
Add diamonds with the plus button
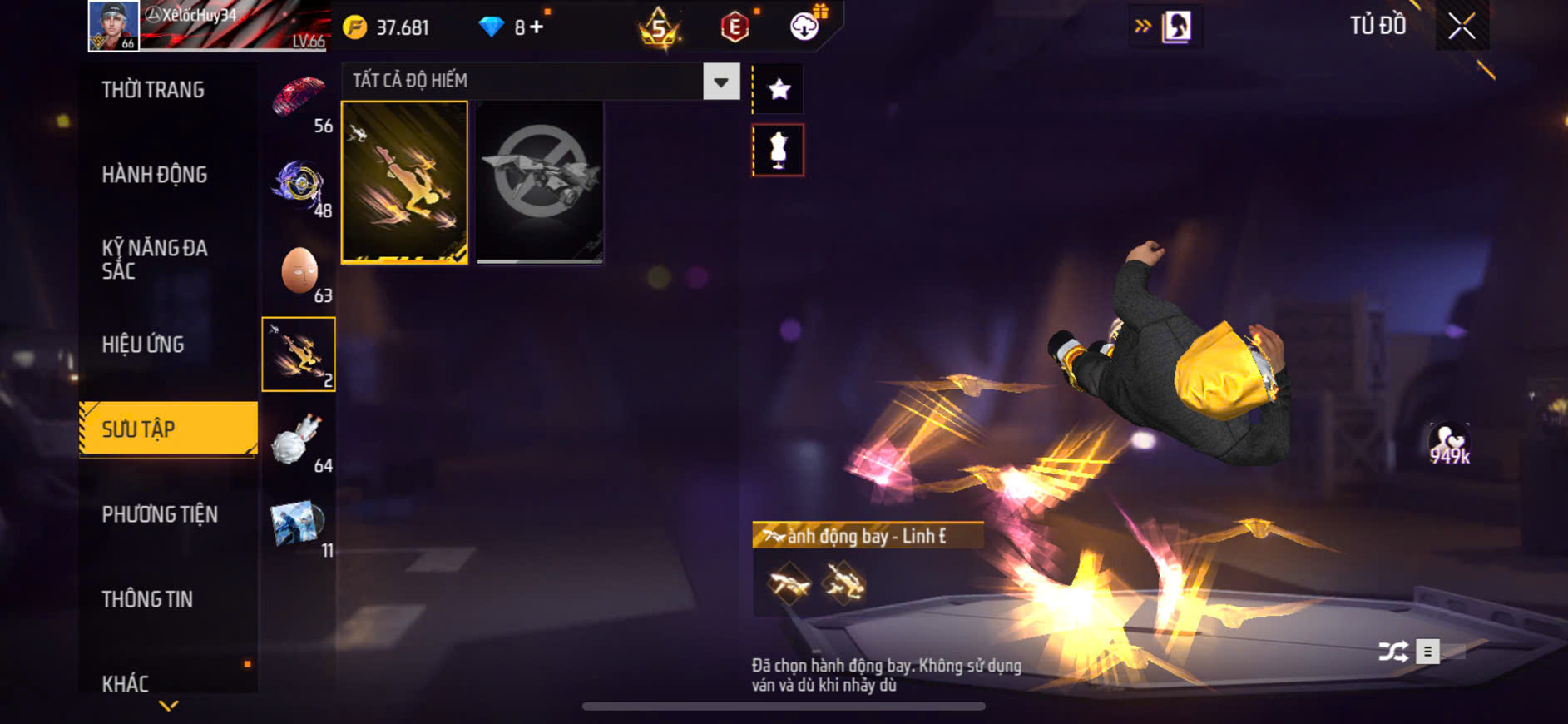tap(537, 27)
